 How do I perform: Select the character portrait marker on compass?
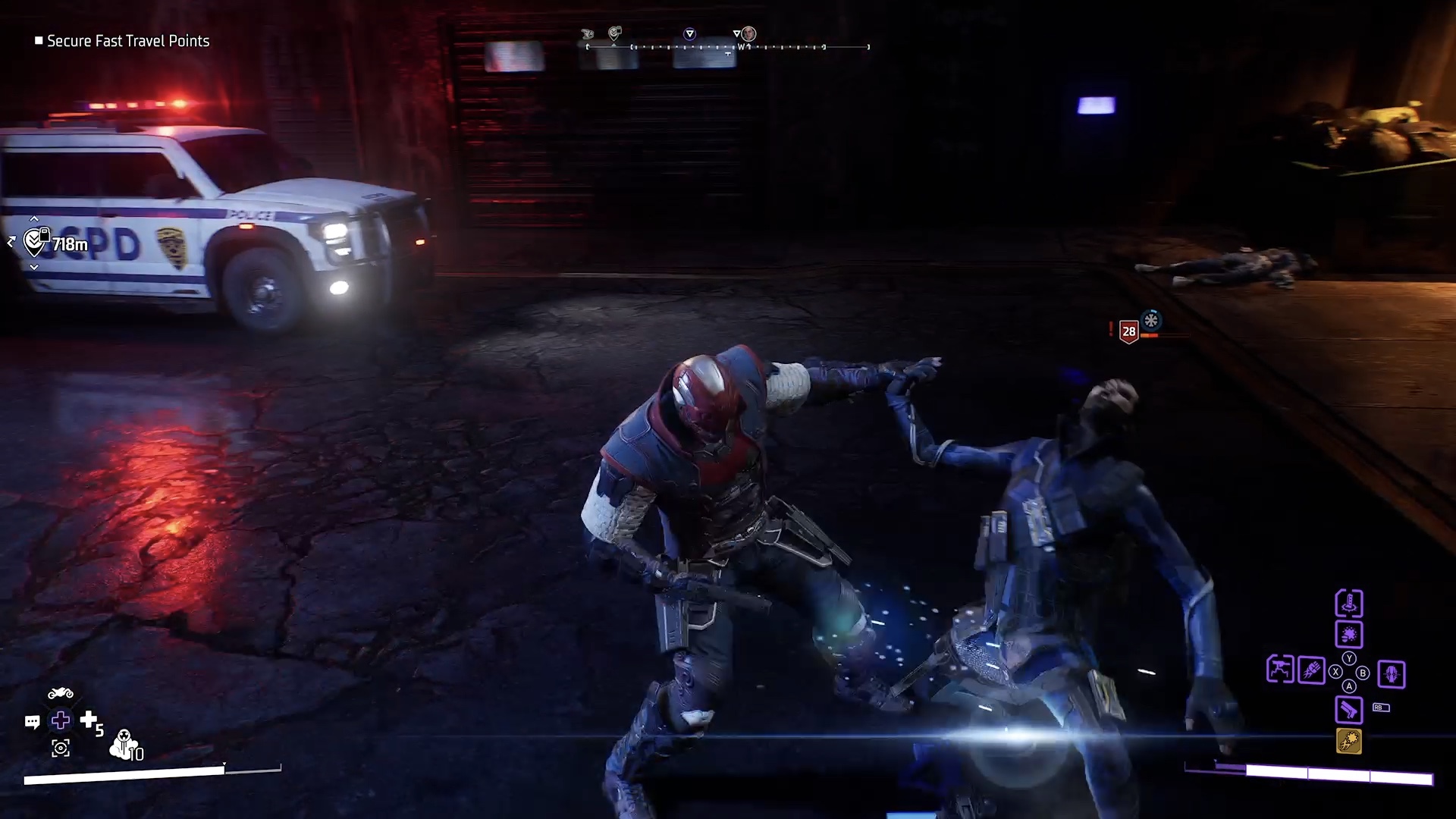[748, 33]
